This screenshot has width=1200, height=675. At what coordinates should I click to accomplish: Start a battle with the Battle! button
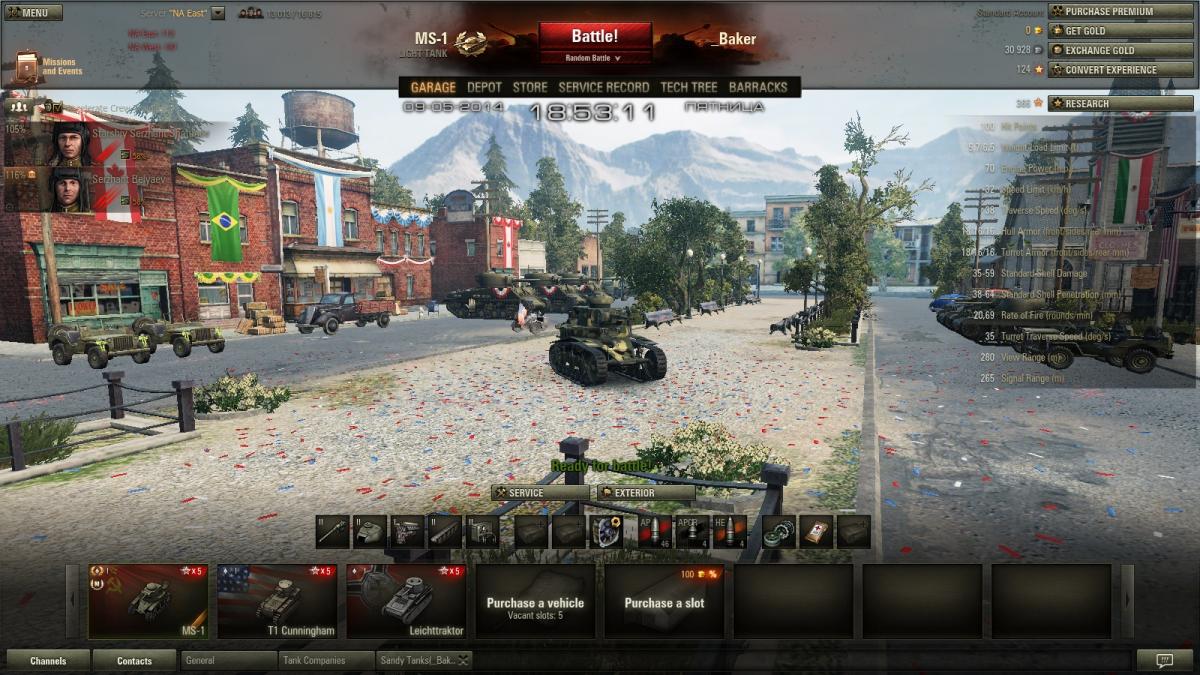coord(595,38)
